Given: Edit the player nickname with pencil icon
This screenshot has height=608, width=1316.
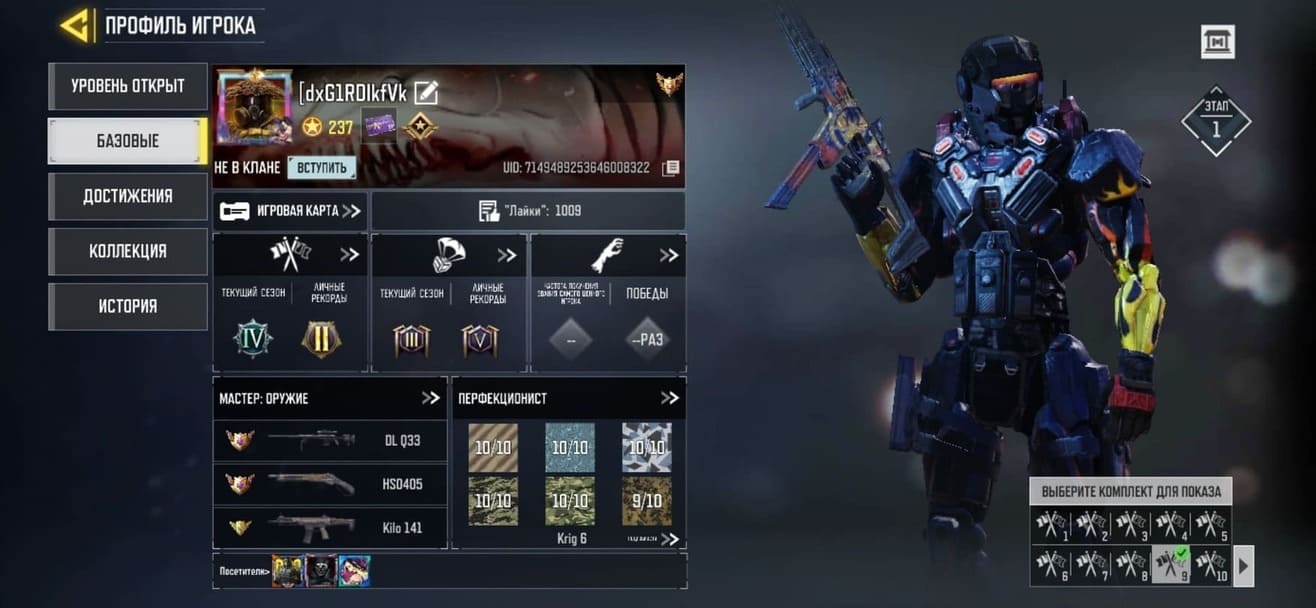Looking at the screenshot, I should point(426,93).
